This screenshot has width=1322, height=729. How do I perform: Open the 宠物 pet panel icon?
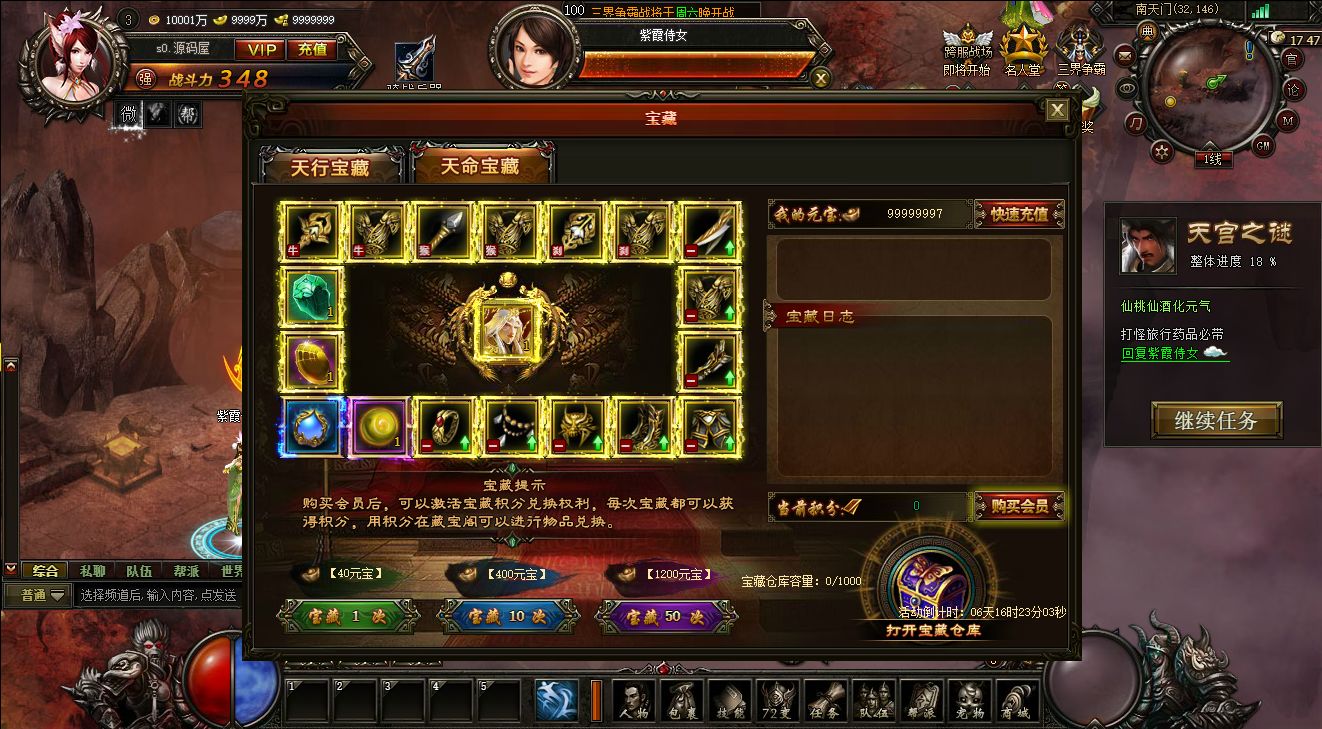click(x=968, y=700)
